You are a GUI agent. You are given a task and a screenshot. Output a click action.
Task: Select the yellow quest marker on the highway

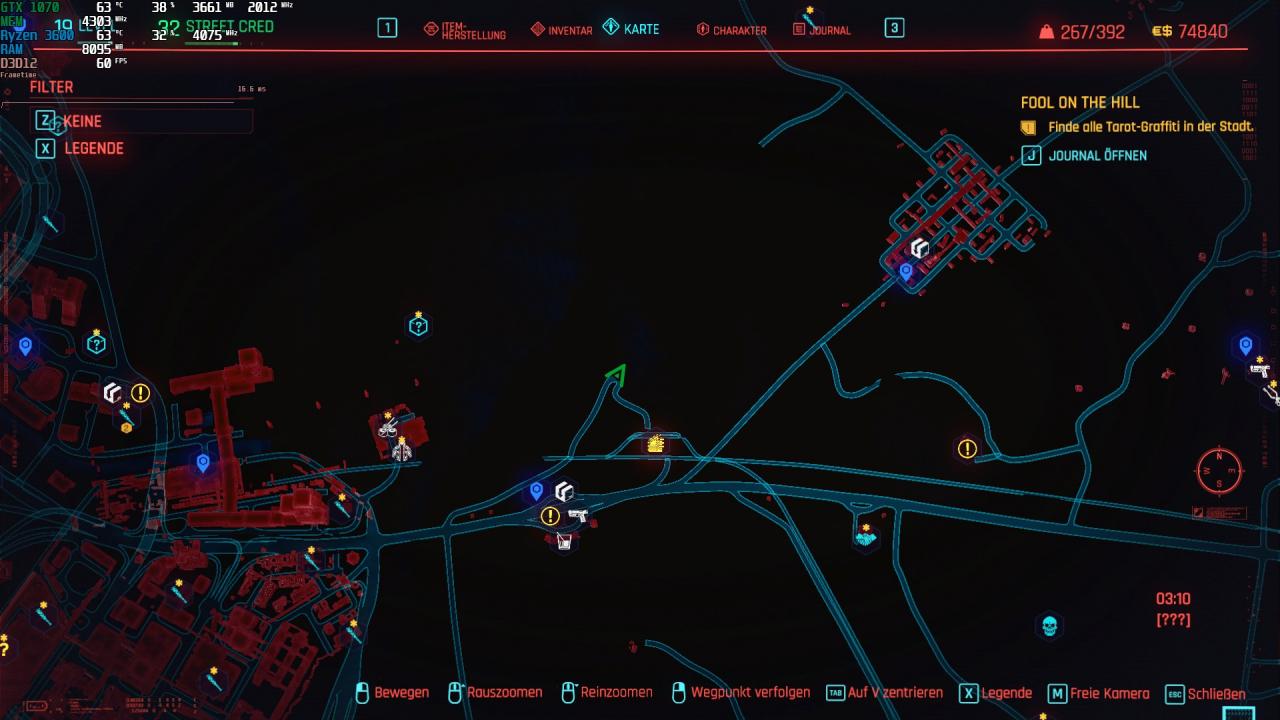[x=656, y=443]
